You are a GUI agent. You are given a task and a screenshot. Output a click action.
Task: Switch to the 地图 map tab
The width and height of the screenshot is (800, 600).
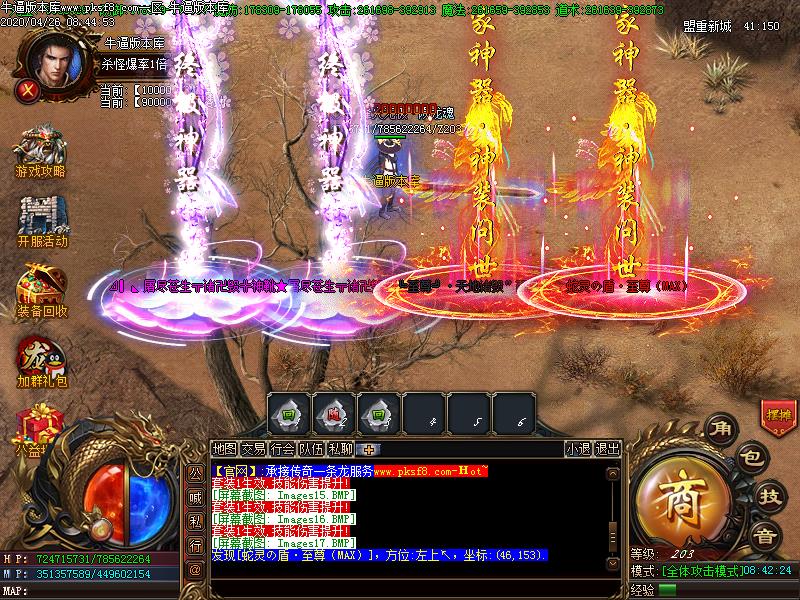[225, 449]
